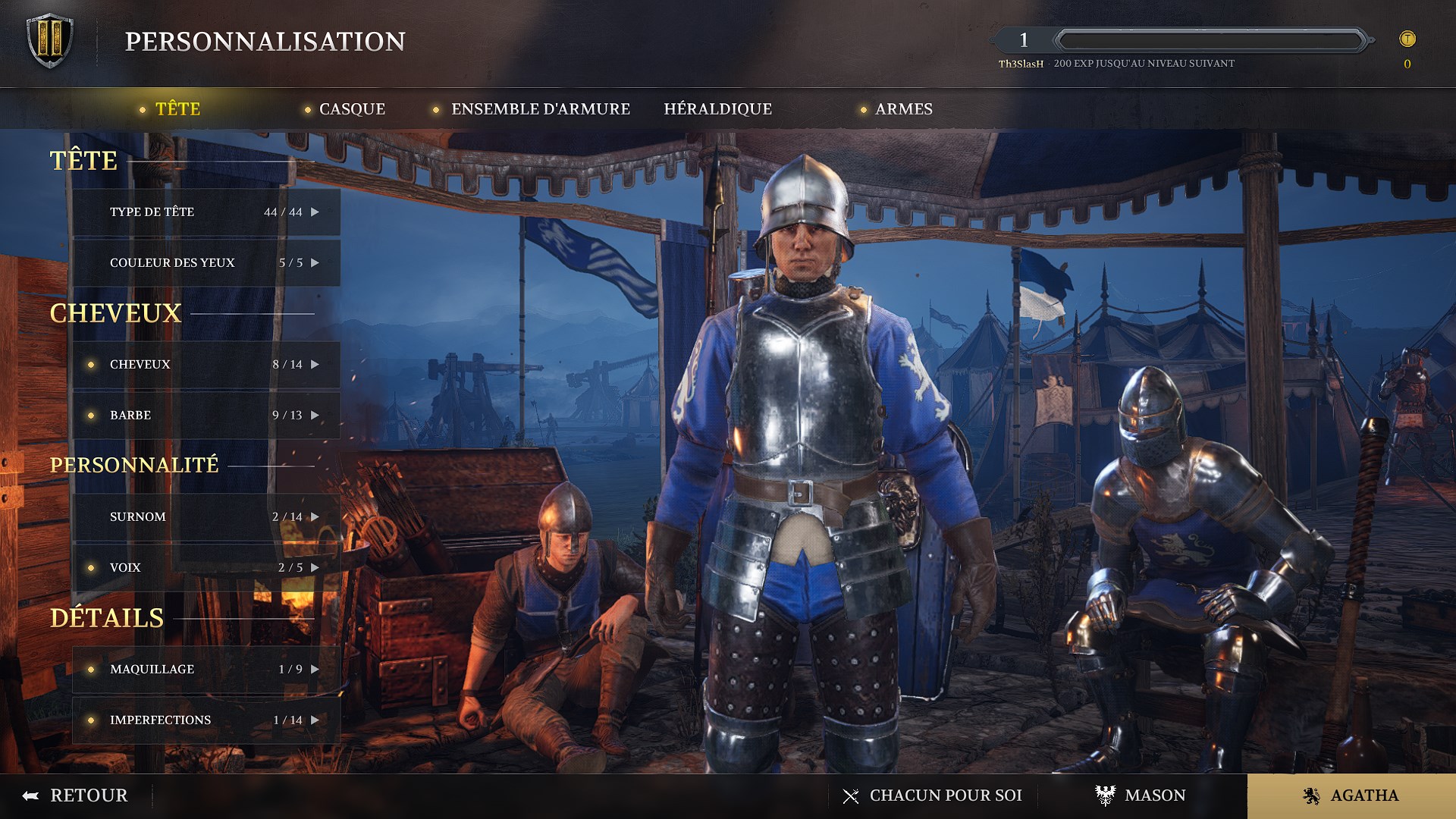Select the Surnom row
The image size is (1456, 819).
[206, 517]
